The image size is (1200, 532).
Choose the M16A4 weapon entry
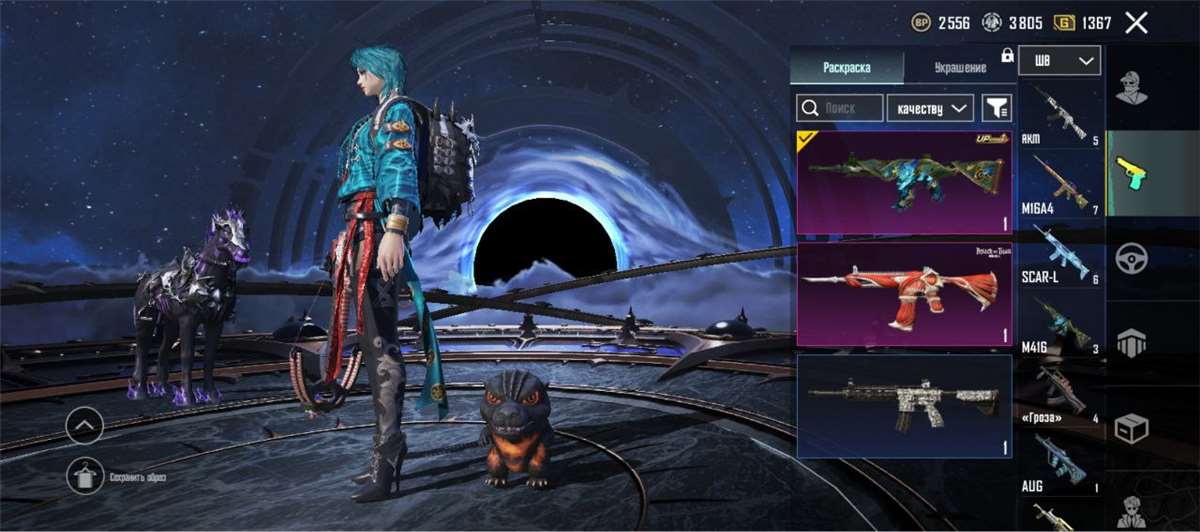[1060, 182]
